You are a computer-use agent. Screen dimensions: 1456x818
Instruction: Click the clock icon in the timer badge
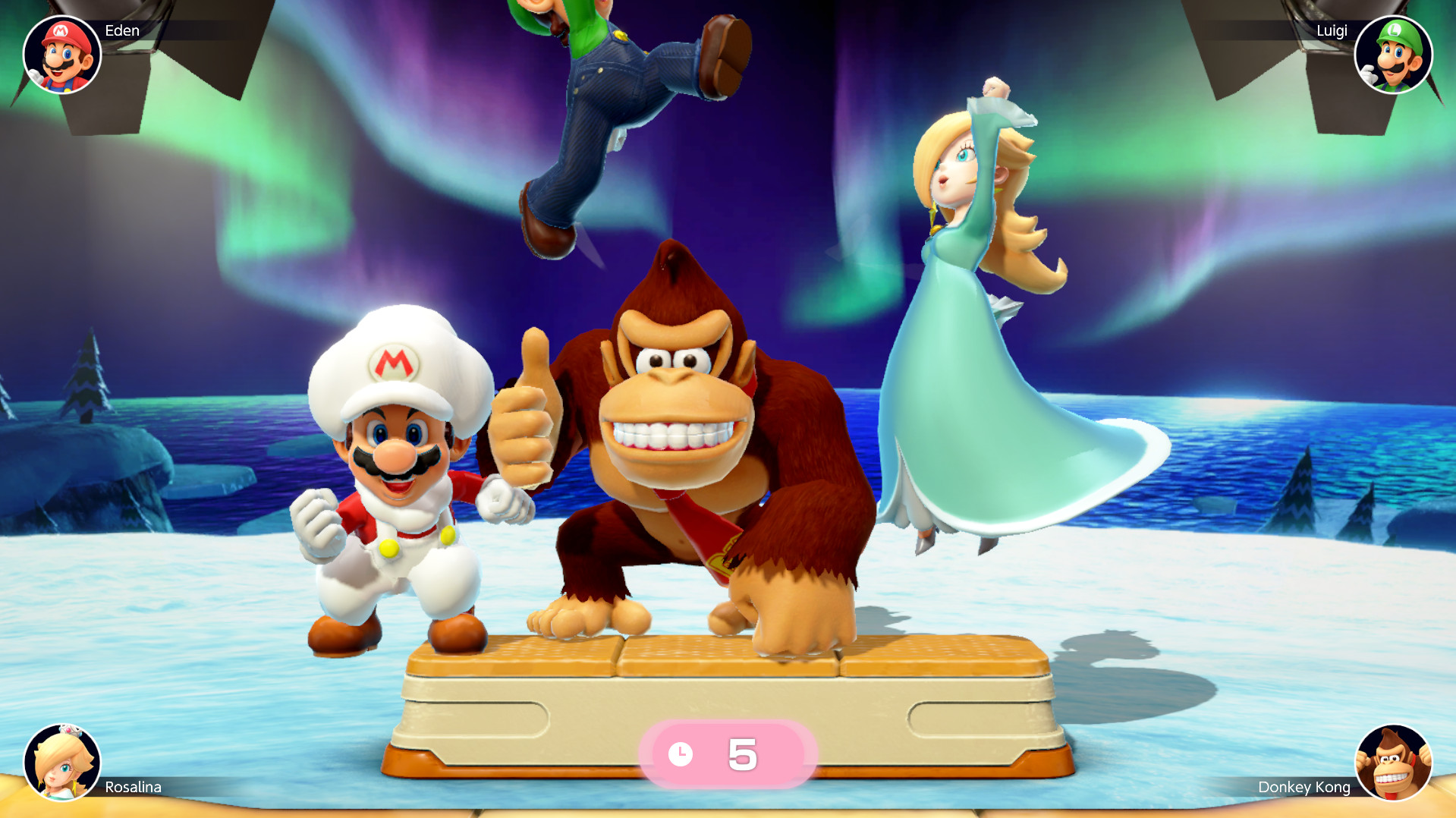681,754
